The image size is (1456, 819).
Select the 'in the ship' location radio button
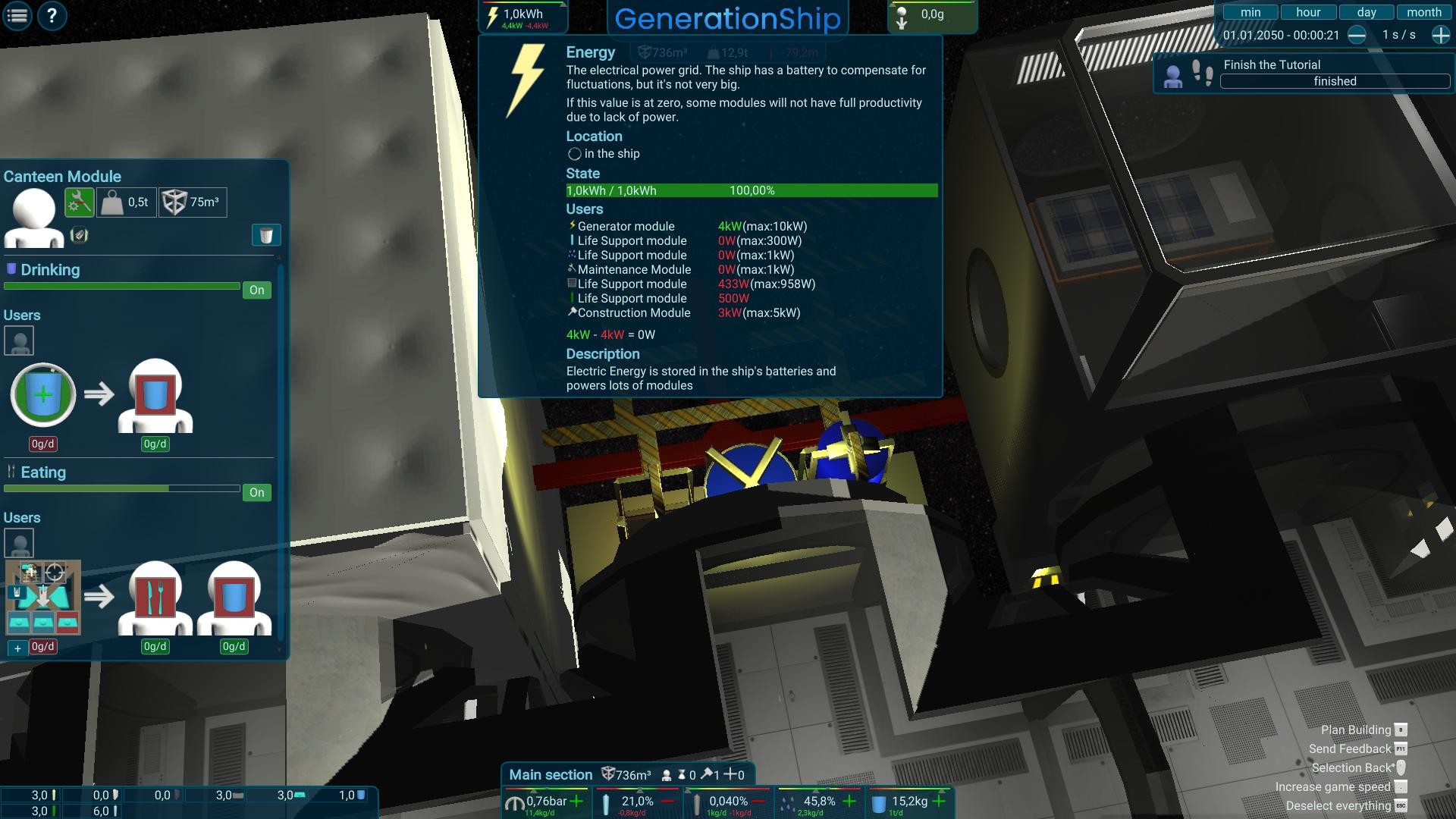tap(574, 153)
